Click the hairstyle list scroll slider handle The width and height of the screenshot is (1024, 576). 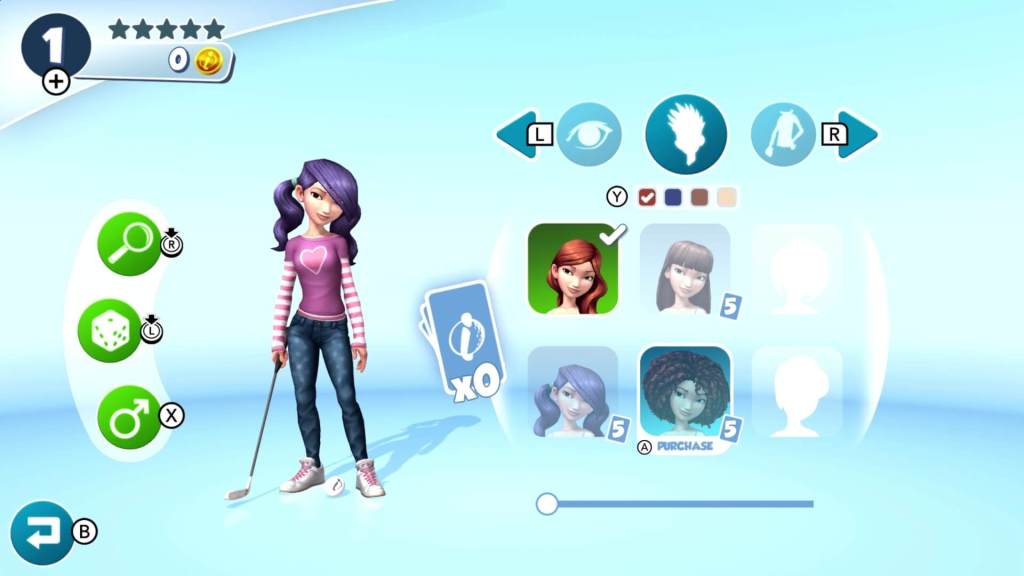point(547,504)
